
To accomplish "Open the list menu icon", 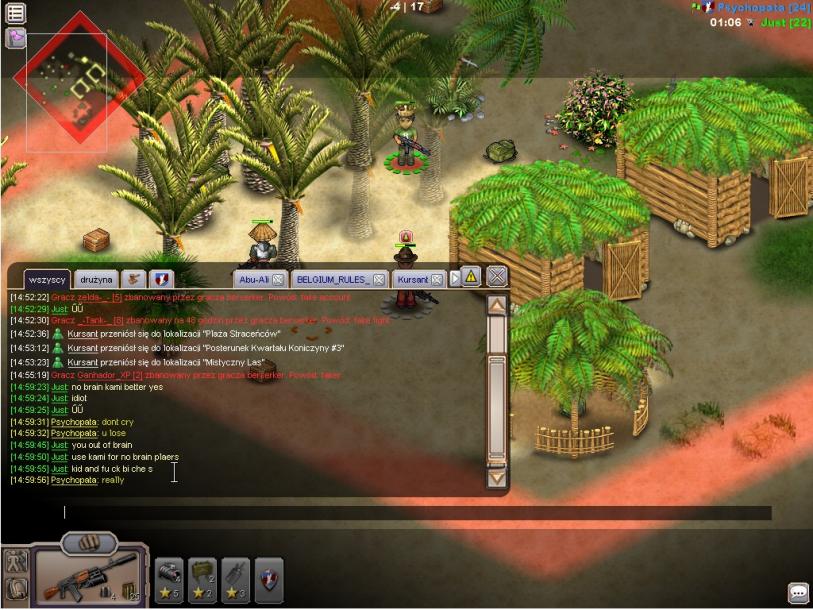I will (16, 13).
